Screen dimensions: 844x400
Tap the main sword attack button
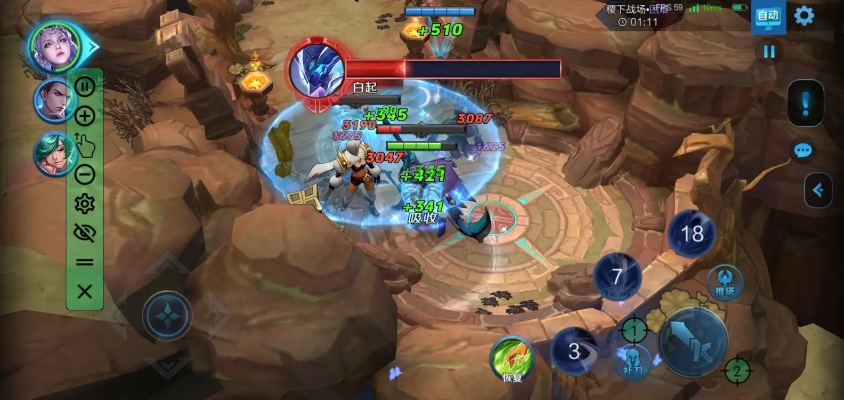click(x=693, y=341)
